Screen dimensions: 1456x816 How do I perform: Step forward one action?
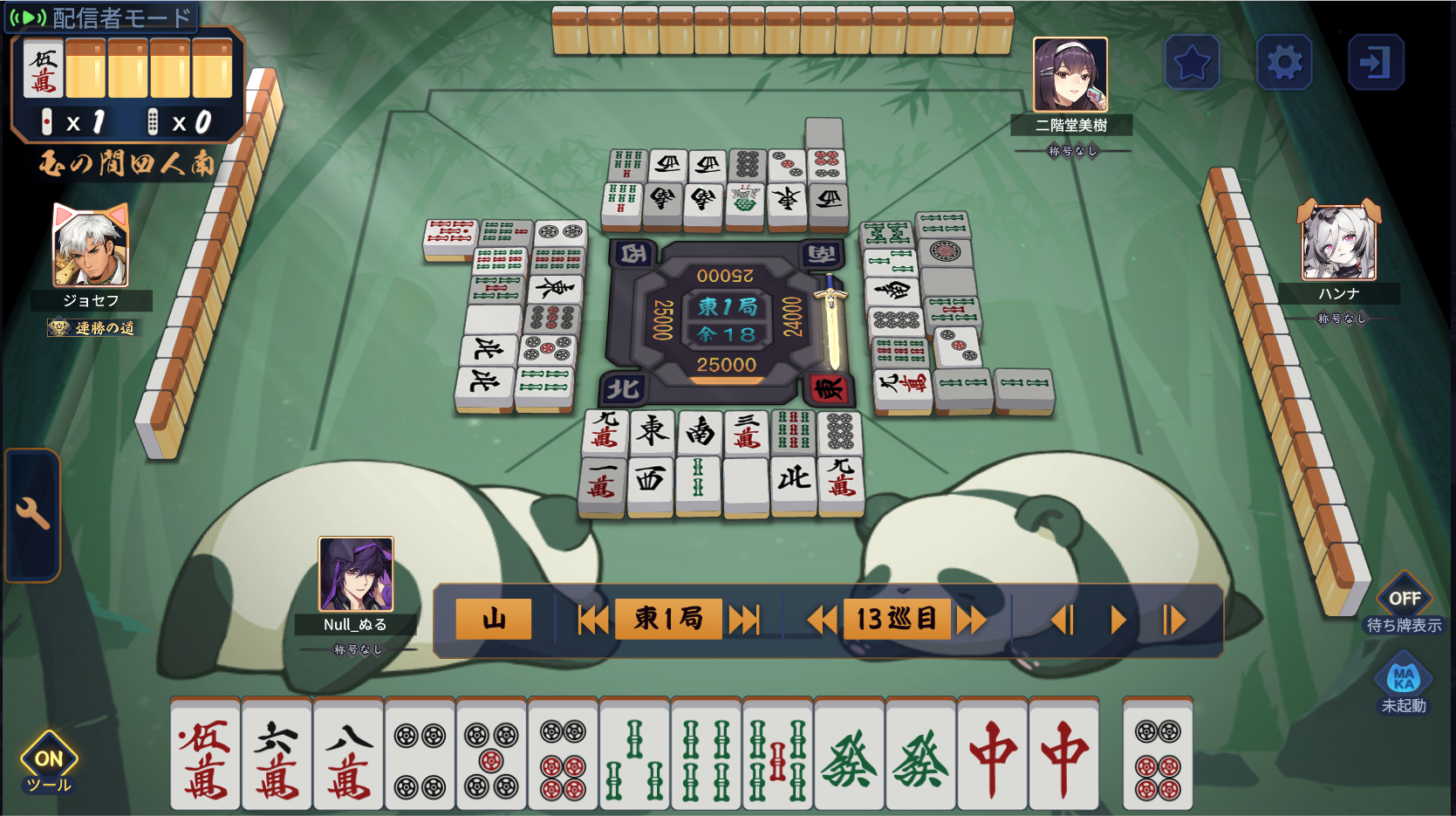[1173, 620]
